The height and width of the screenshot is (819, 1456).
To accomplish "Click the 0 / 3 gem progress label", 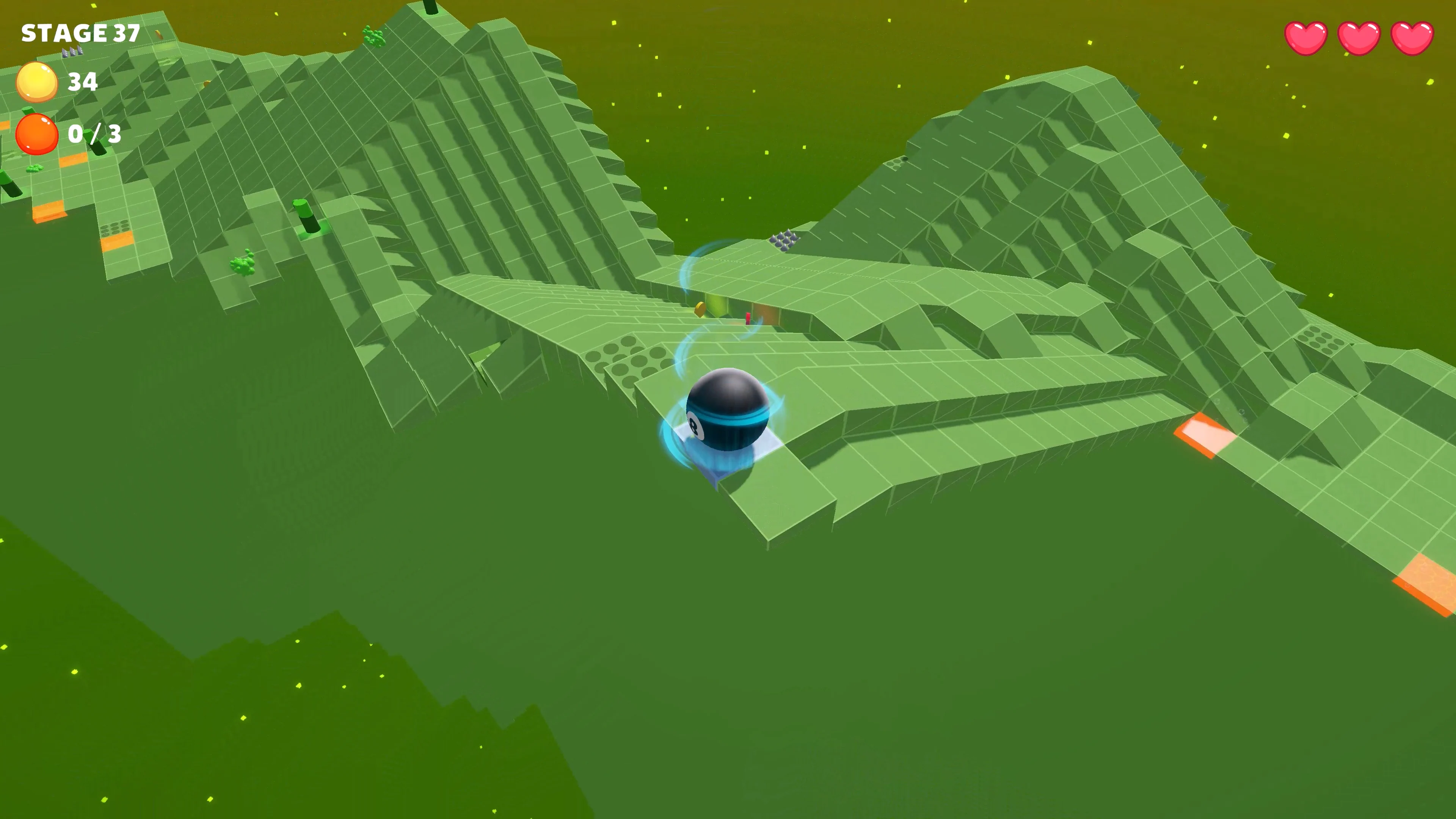I will point(96,134).
